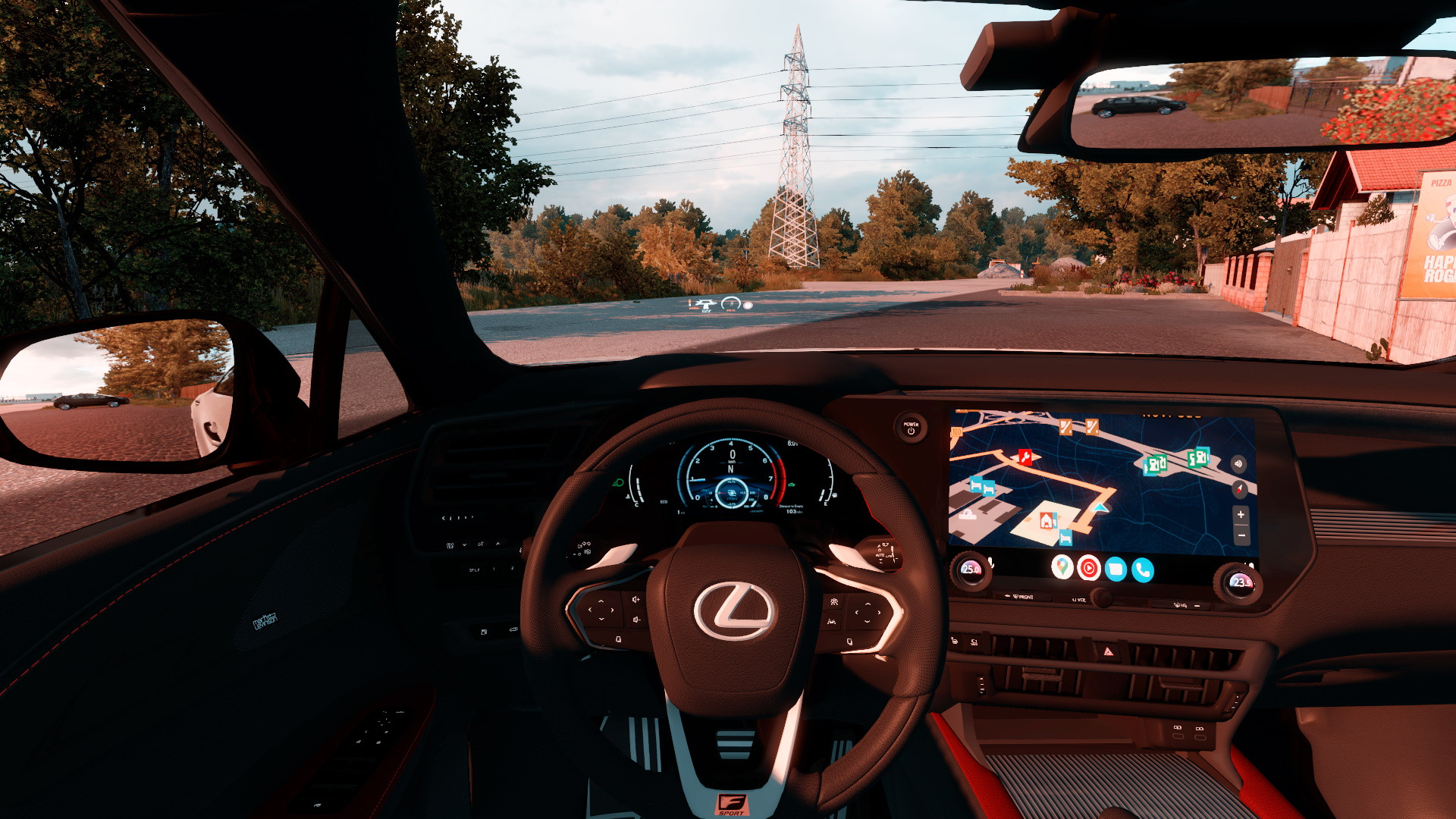The image size is (1456, 819).
Task: Zoom in the navigation map
Action: (x=1241, y=515)
